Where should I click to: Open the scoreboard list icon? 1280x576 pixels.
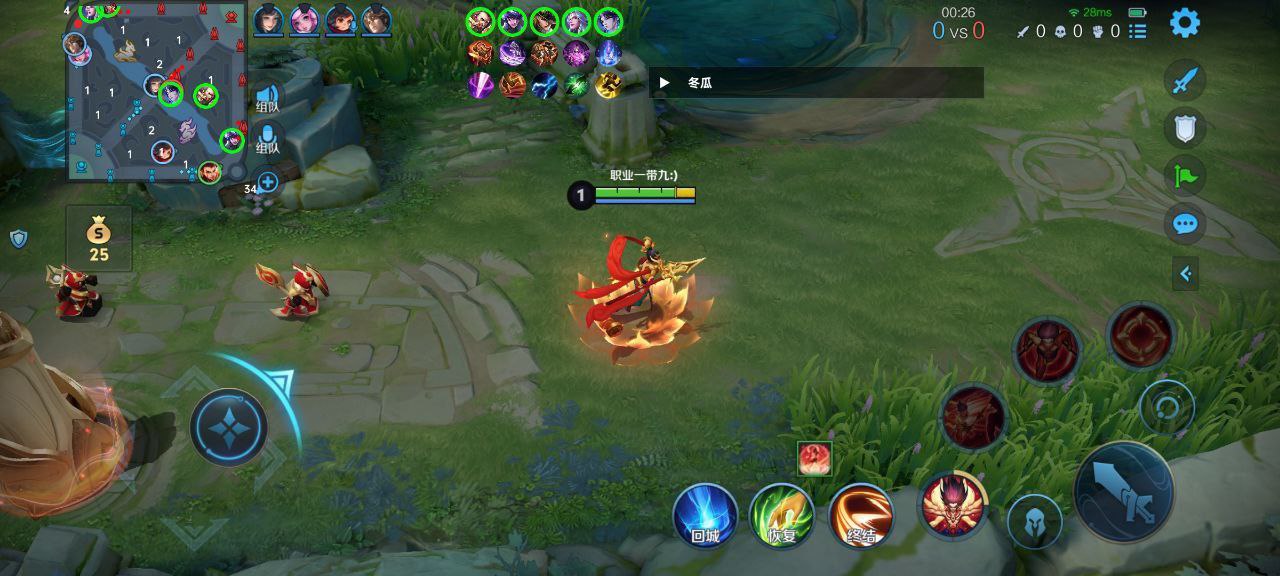pos(1138,31)
